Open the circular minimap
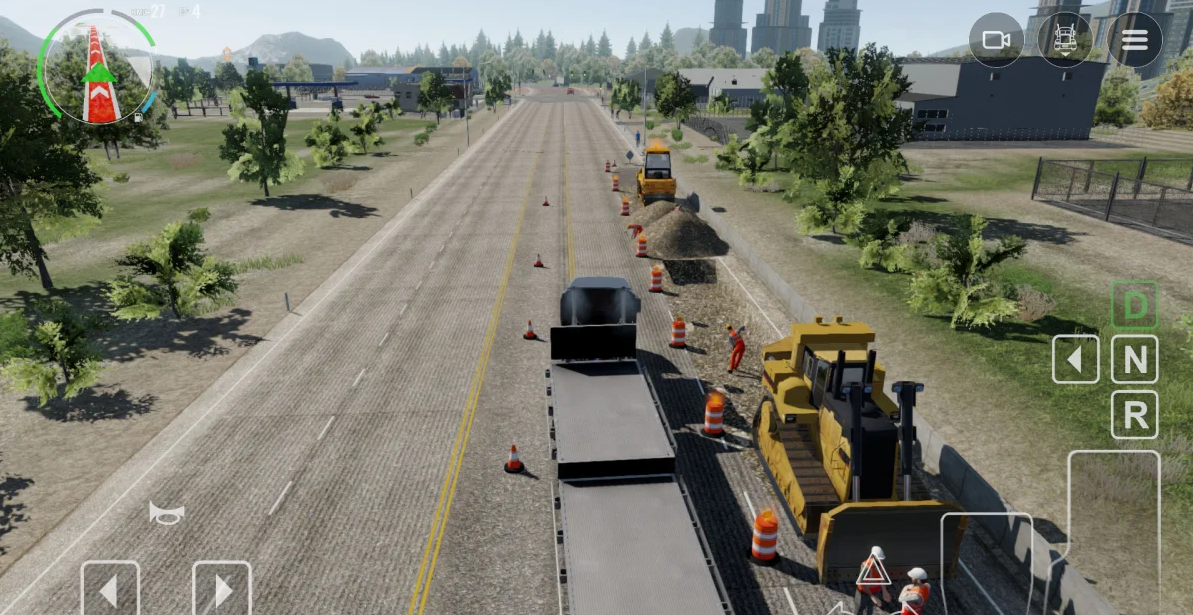 pyautogui.click(x=97, y=67)
